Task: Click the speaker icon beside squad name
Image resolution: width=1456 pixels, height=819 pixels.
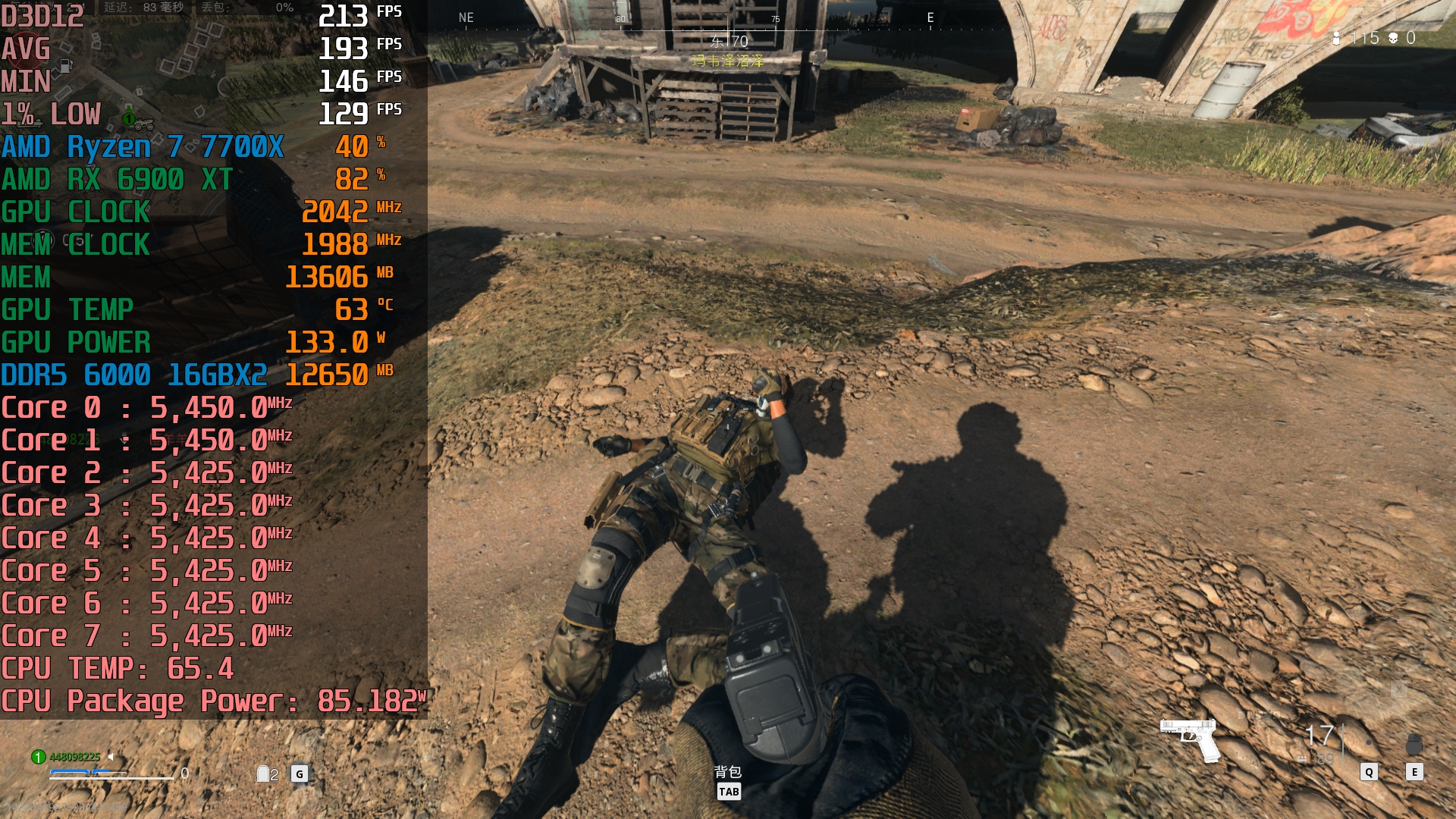Action: (x=111, y=757)
